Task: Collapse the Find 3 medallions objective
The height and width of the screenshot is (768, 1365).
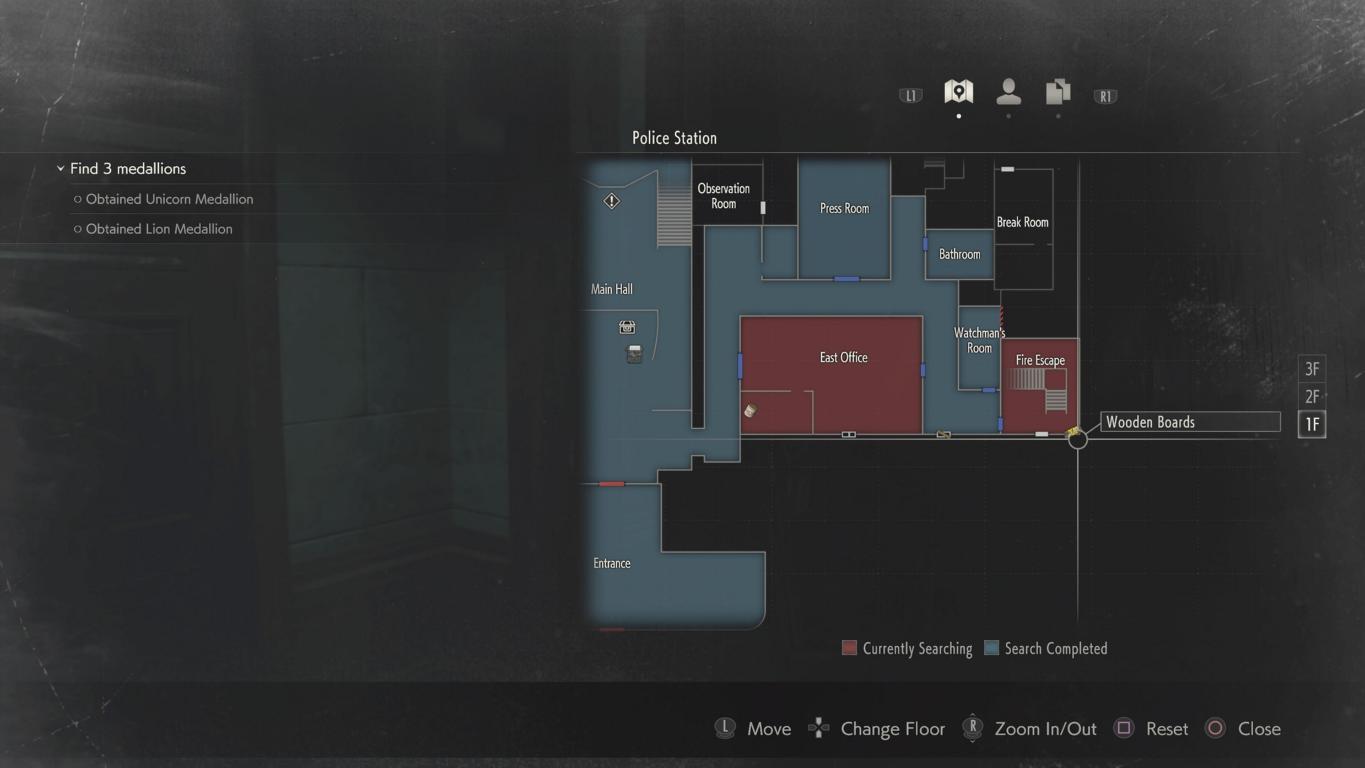Action: click(x=61, y=169)
